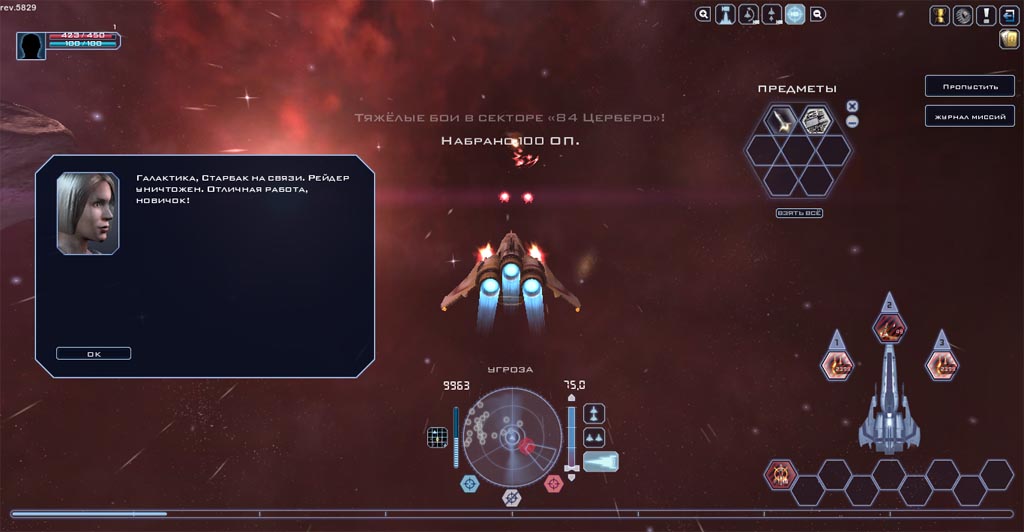Image resolution: width=1024 pixels, height=532 pixels.
Task: Open the gold cards icon
Action: point(1008,39)
